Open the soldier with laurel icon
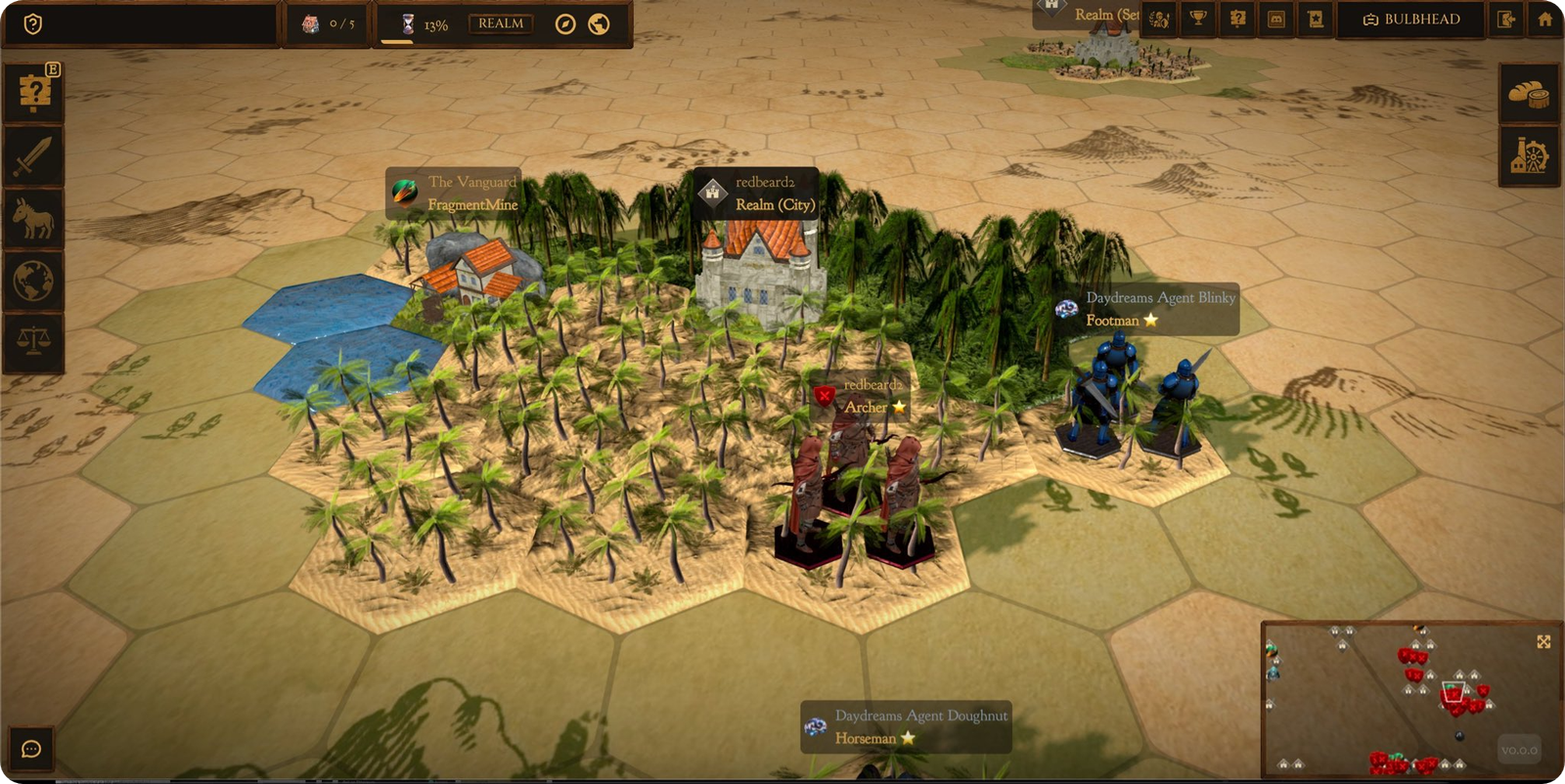This screenshot has height=784, width=1565. (x=1160, y=19)
